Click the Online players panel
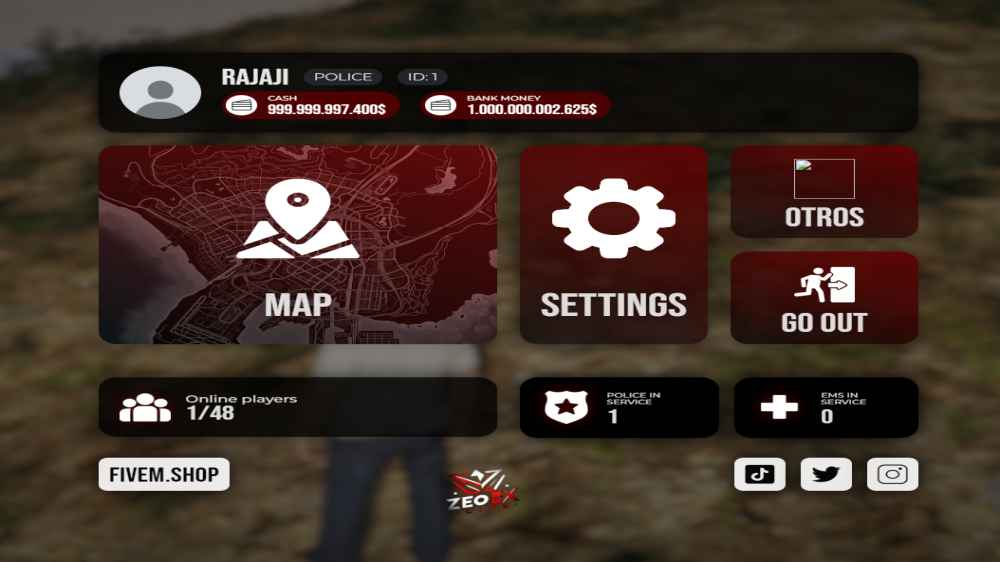The image size is (1000, 562). tap(297, 407)
